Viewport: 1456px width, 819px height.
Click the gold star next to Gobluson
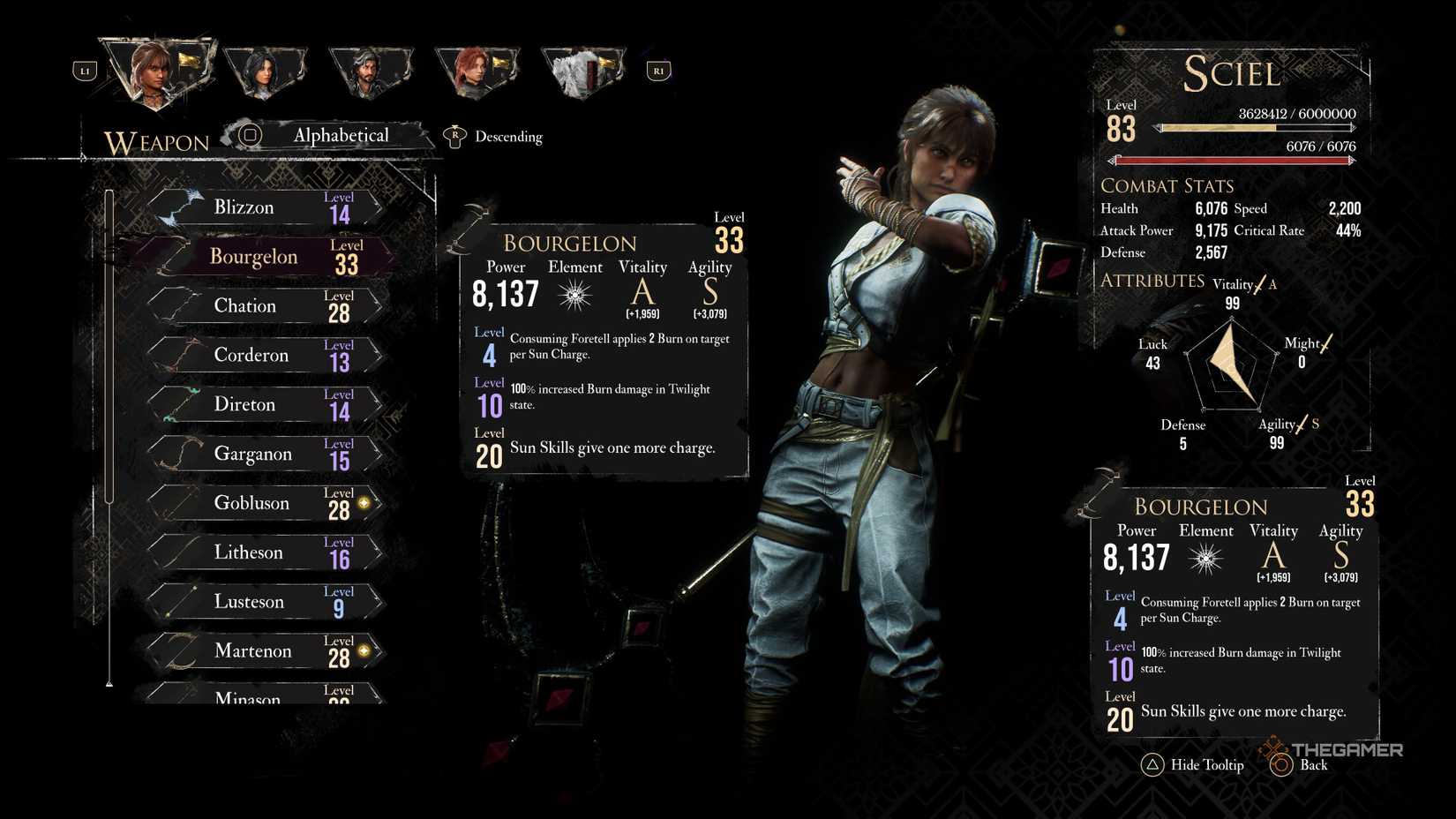coord(364,501)
